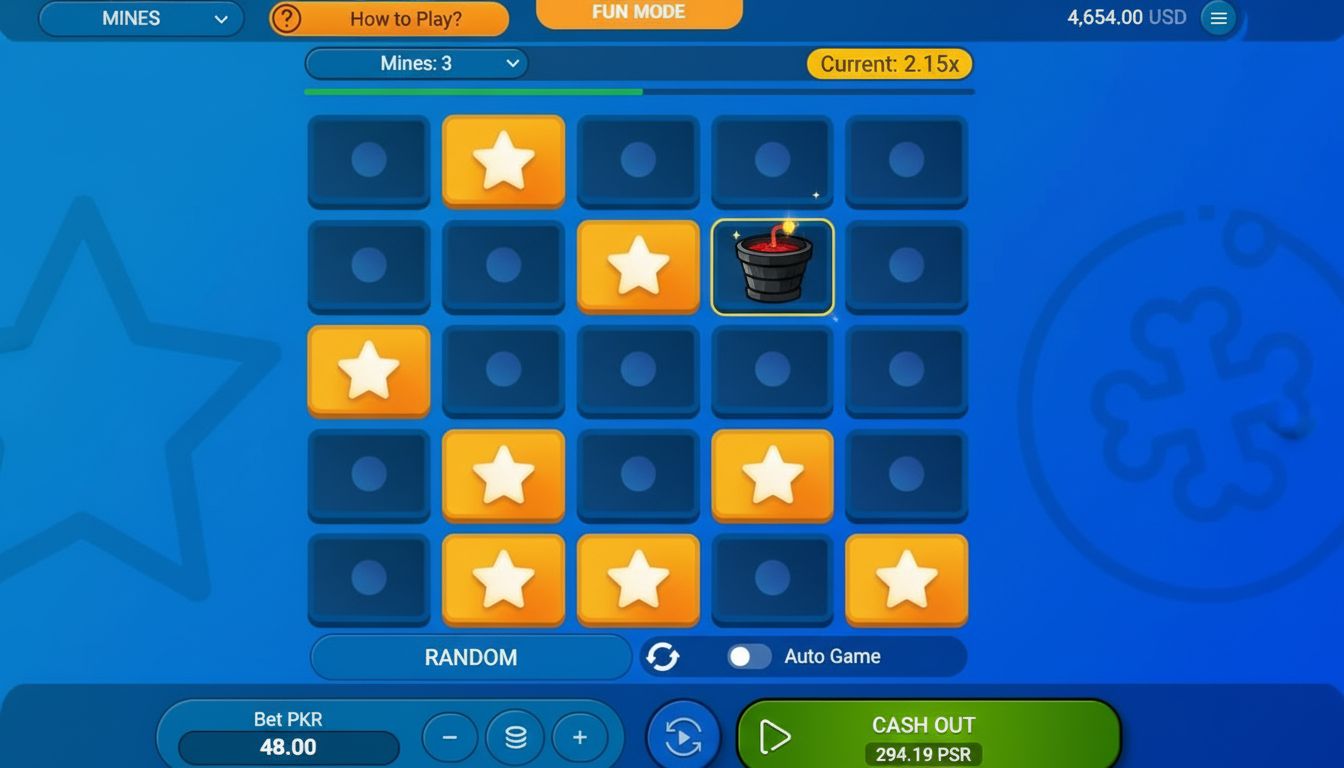Open the MINES game selector dropdown
The height and width of the screenshot is (768, 1344).
click(140, 18)
